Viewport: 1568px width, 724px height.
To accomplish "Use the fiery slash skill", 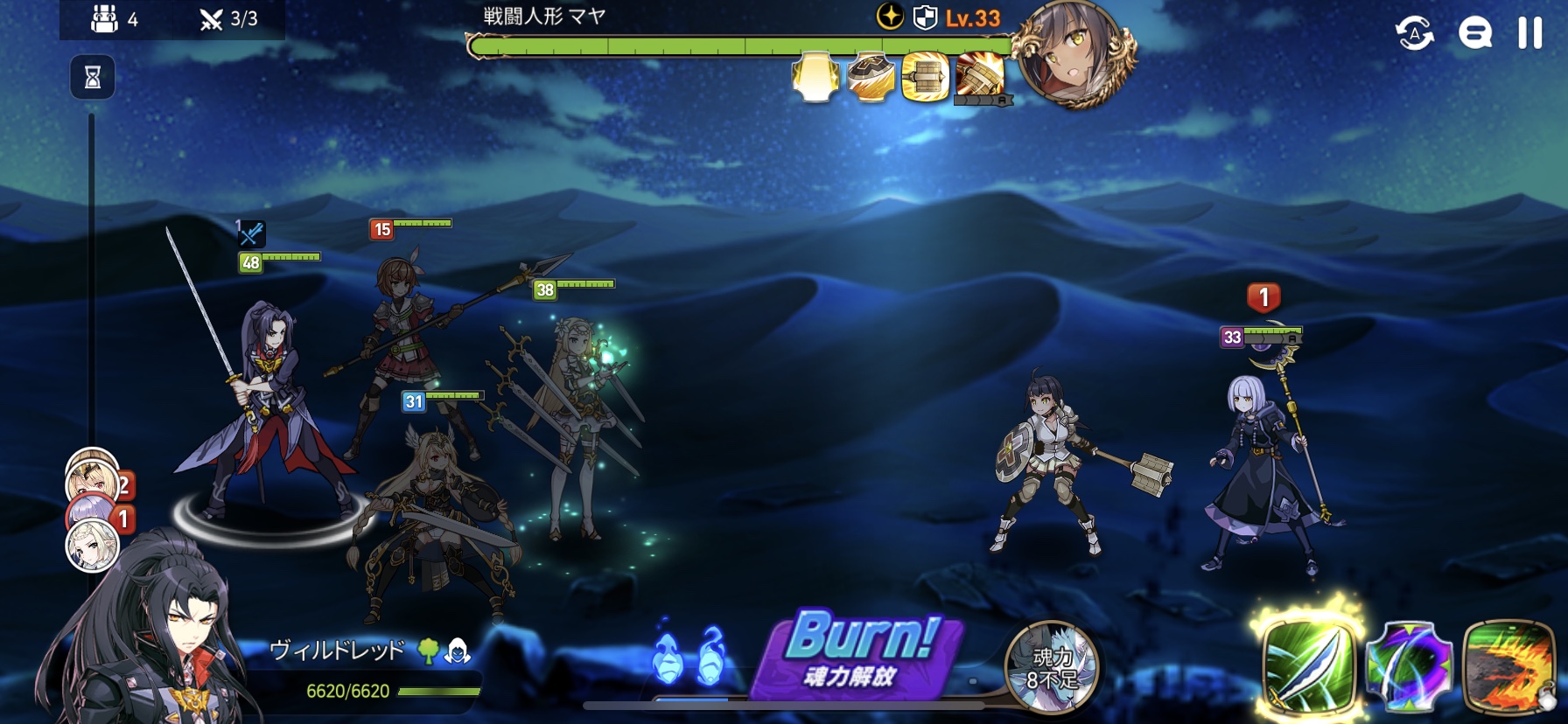I will tap(1508, 666).
